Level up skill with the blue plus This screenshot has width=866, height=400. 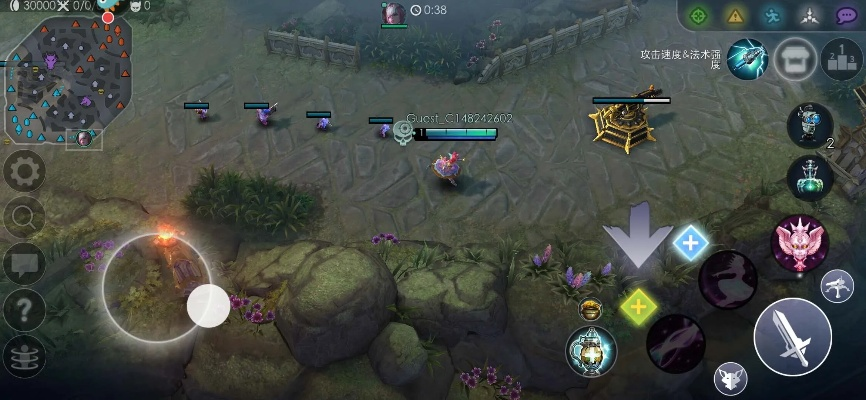tap(690, 242)
